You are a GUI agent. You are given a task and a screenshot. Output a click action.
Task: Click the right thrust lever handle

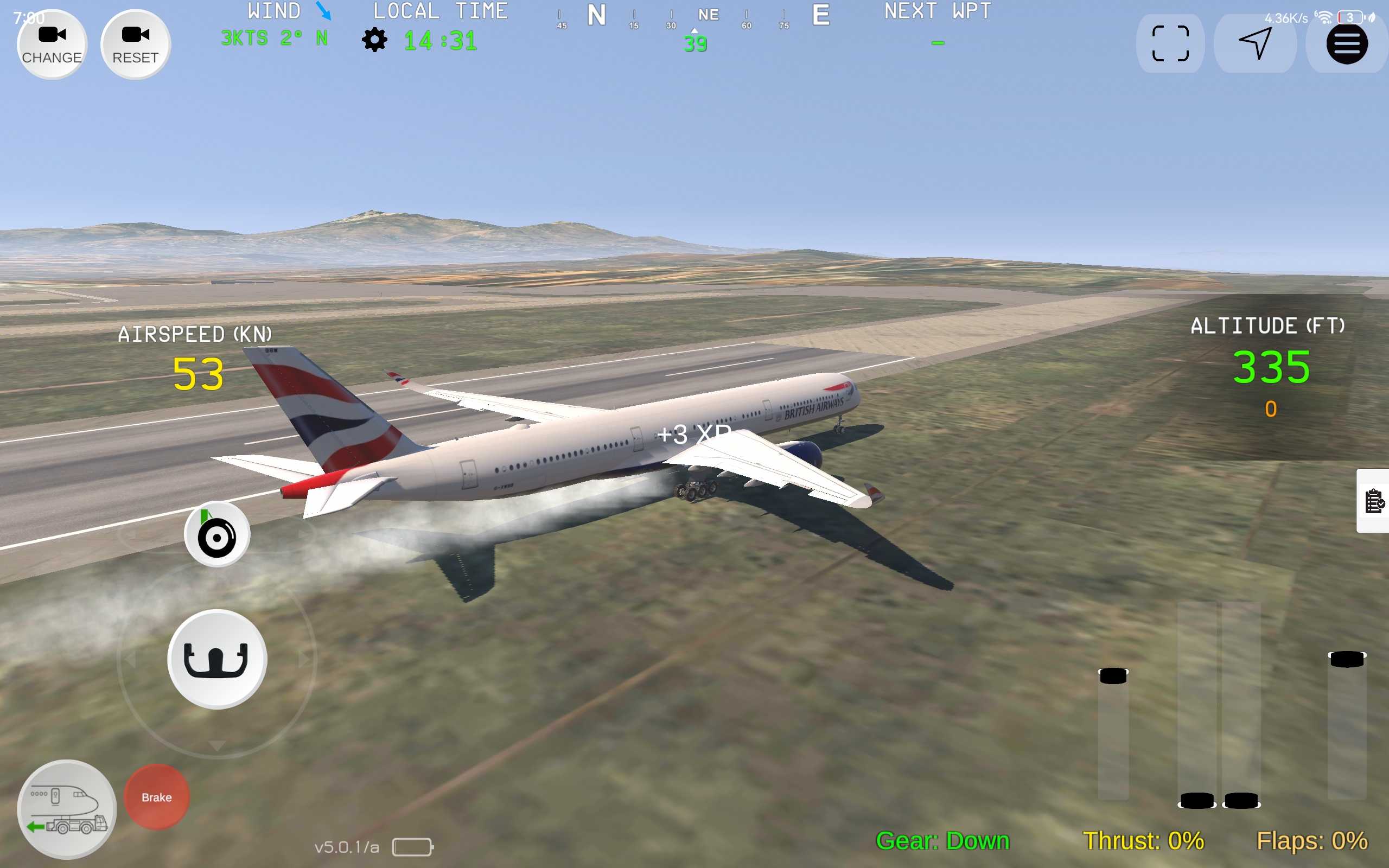coord(1241,800)
